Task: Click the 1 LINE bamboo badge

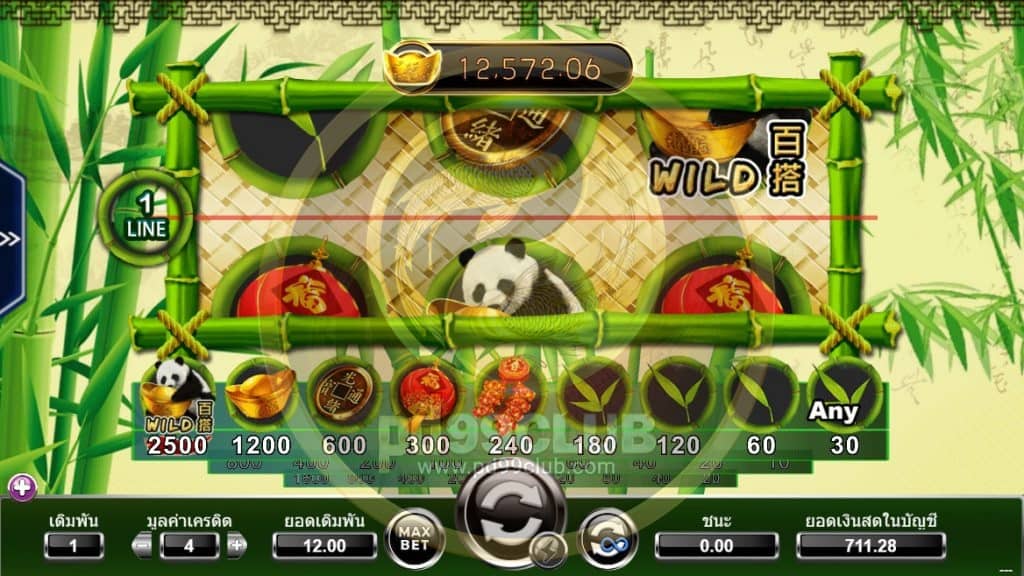Action: pos(146,217)
